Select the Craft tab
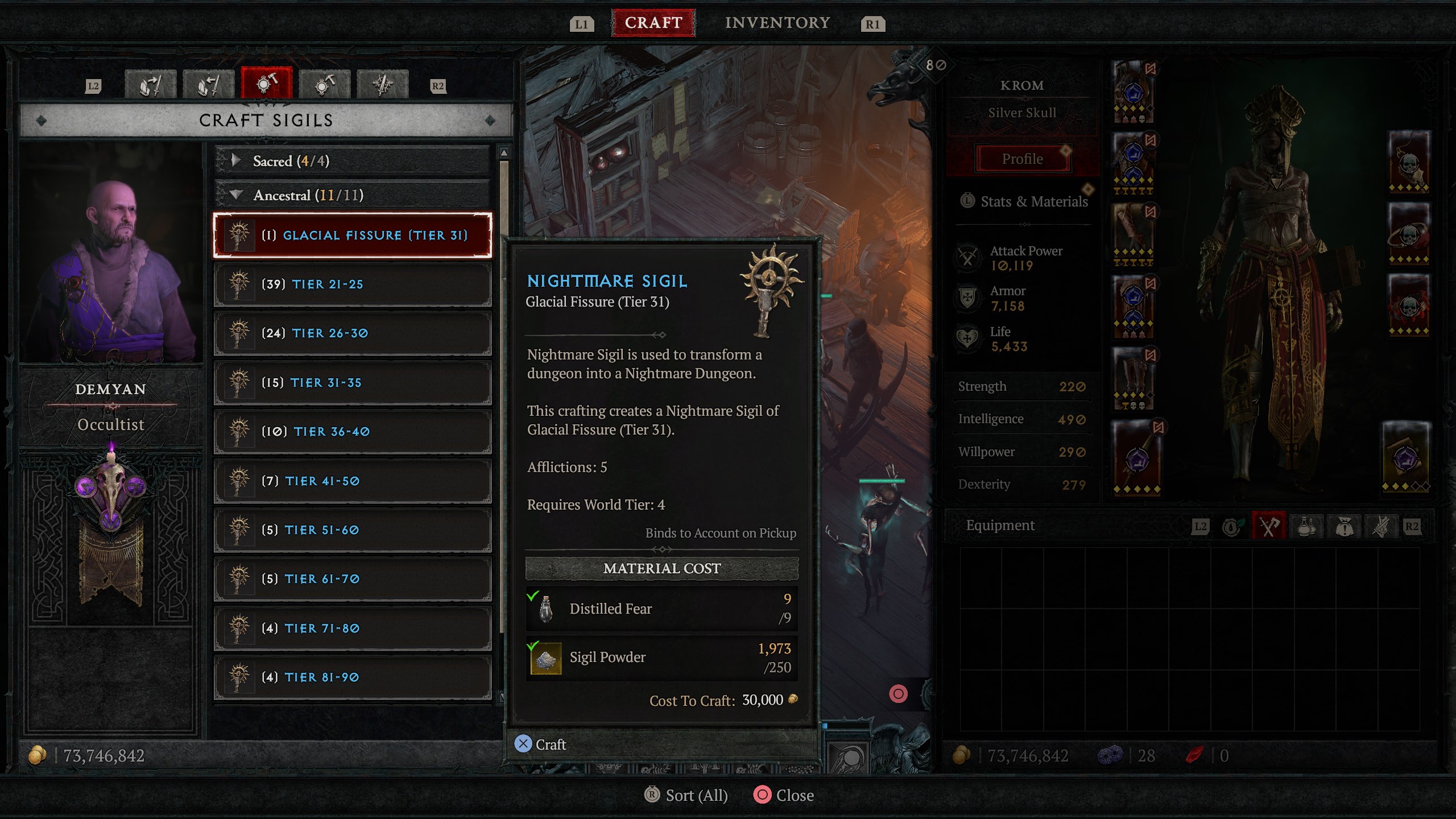1456x819 pixels. (653, 23)
